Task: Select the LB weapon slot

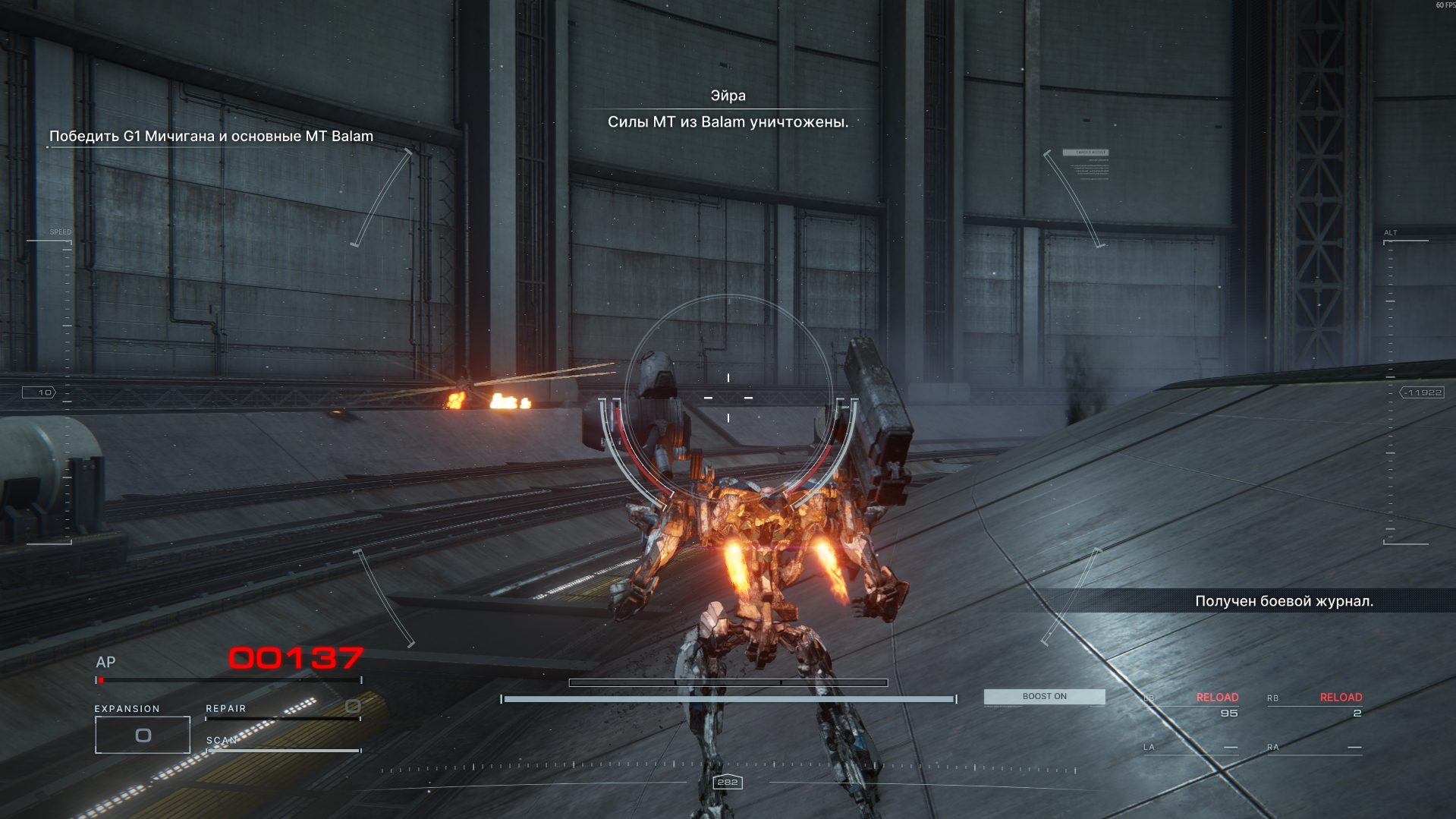Action: 1191,705
